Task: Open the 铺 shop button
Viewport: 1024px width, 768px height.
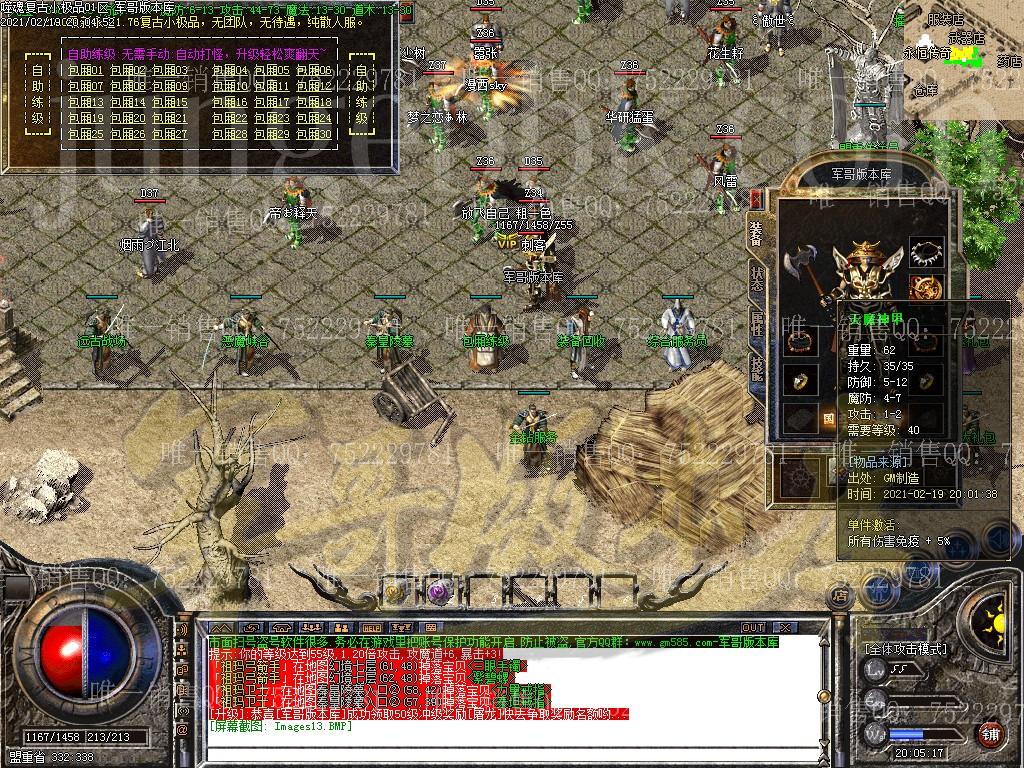Action: tap(990, 735)
